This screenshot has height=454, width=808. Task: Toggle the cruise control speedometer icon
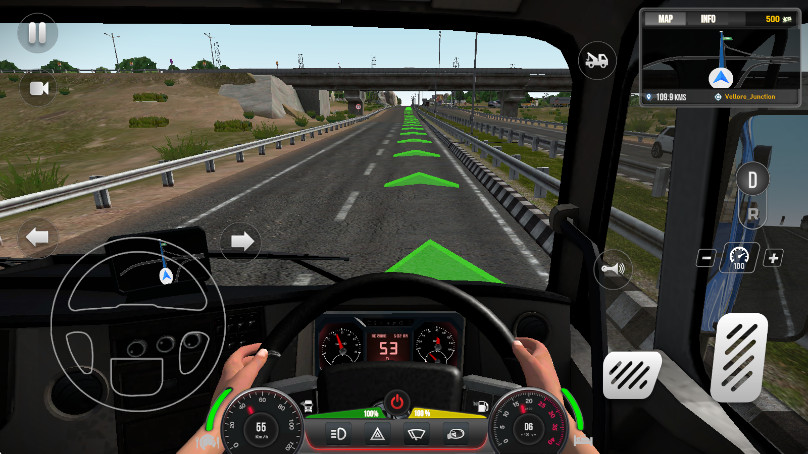tap(740, 258)
